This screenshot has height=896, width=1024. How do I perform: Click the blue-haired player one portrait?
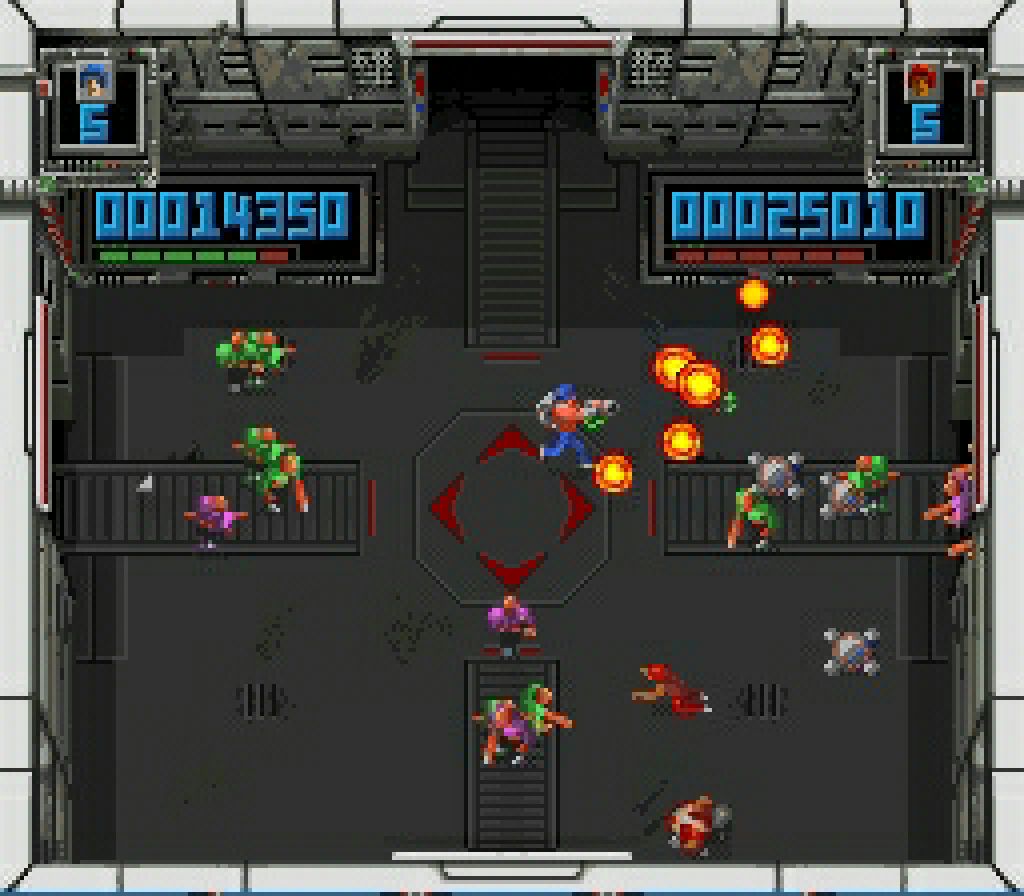94,82
